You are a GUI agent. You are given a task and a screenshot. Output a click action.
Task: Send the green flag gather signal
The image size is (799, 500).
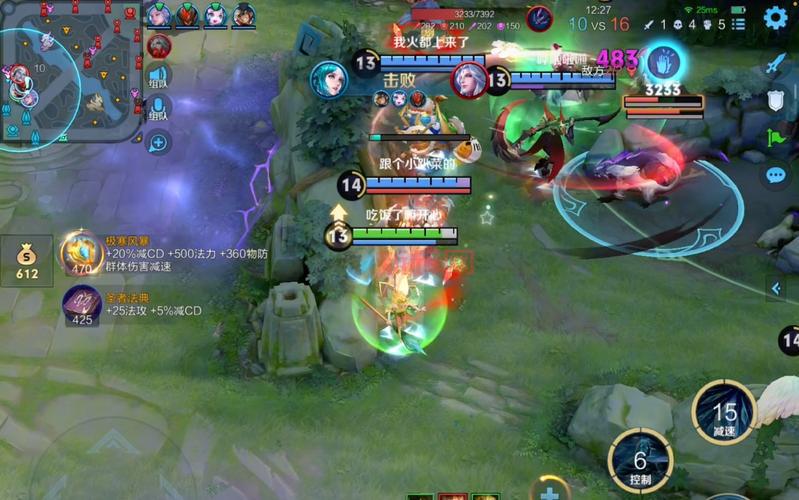coord(777,138)
